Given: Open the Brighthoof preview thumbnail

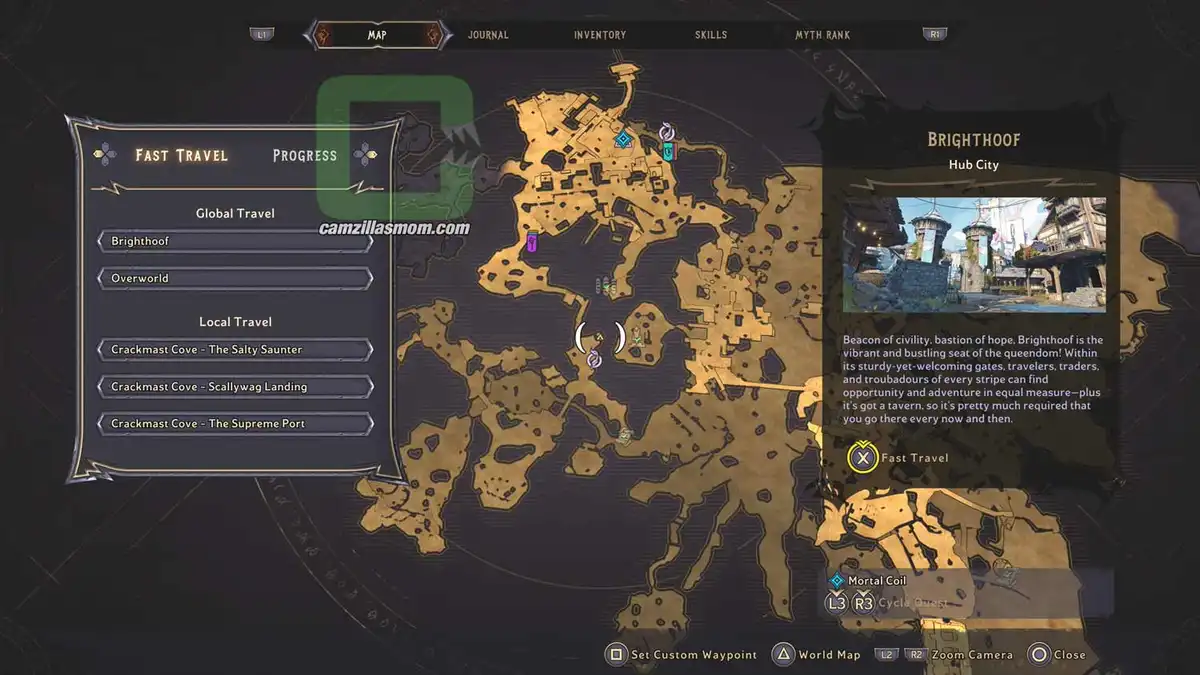Looking at the screenshot, I should click(x=974, y=254).
